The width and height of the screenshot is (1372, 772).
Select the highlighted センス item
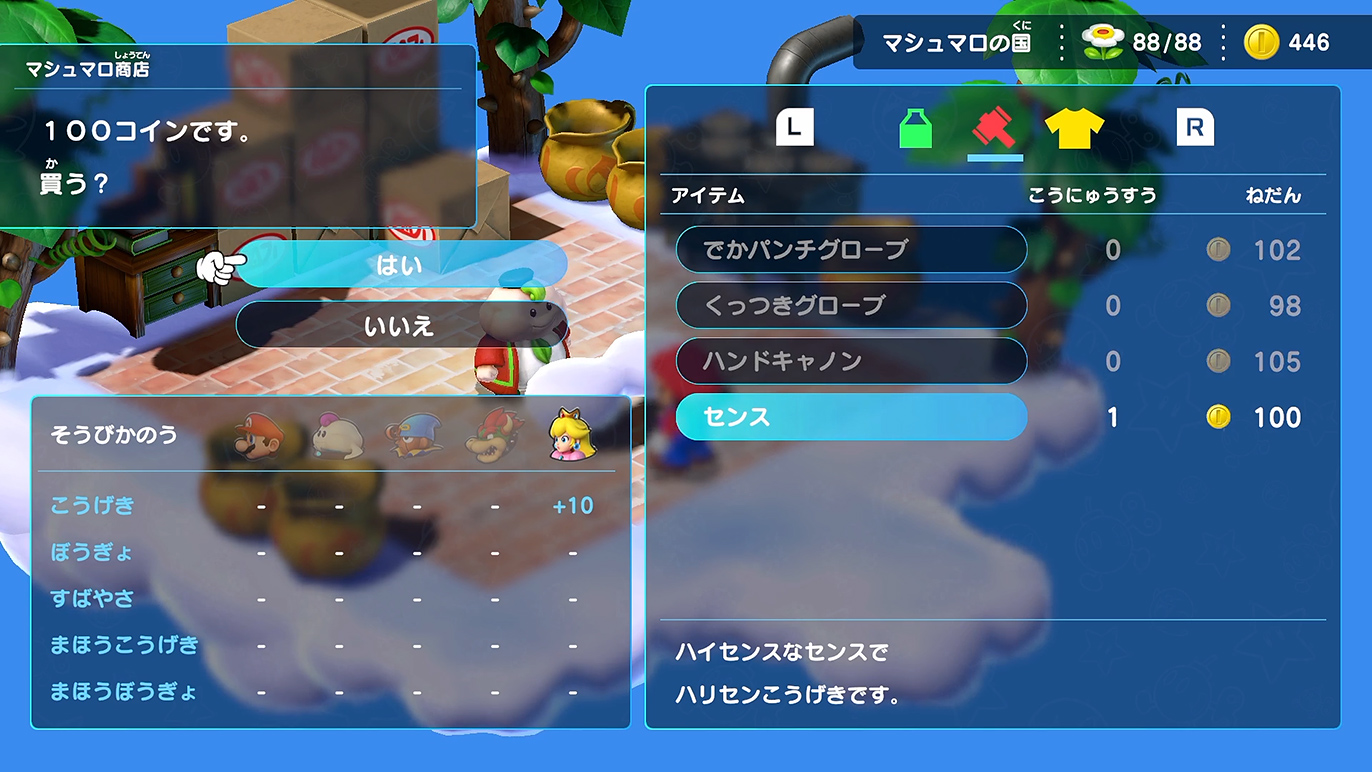tap(851, 418)
